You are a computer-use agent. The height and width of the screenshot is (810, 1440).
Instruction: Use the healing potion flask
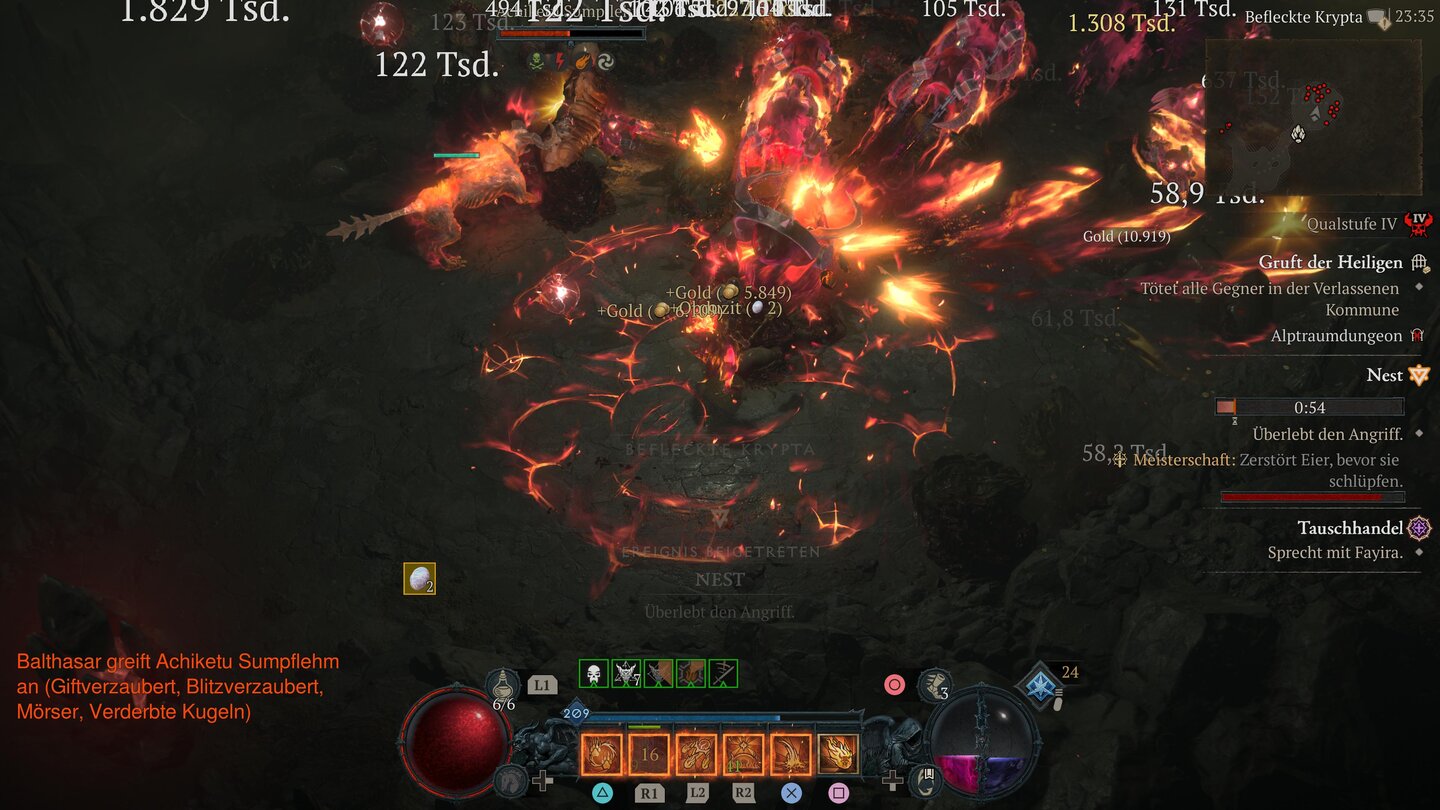point(503,686)
